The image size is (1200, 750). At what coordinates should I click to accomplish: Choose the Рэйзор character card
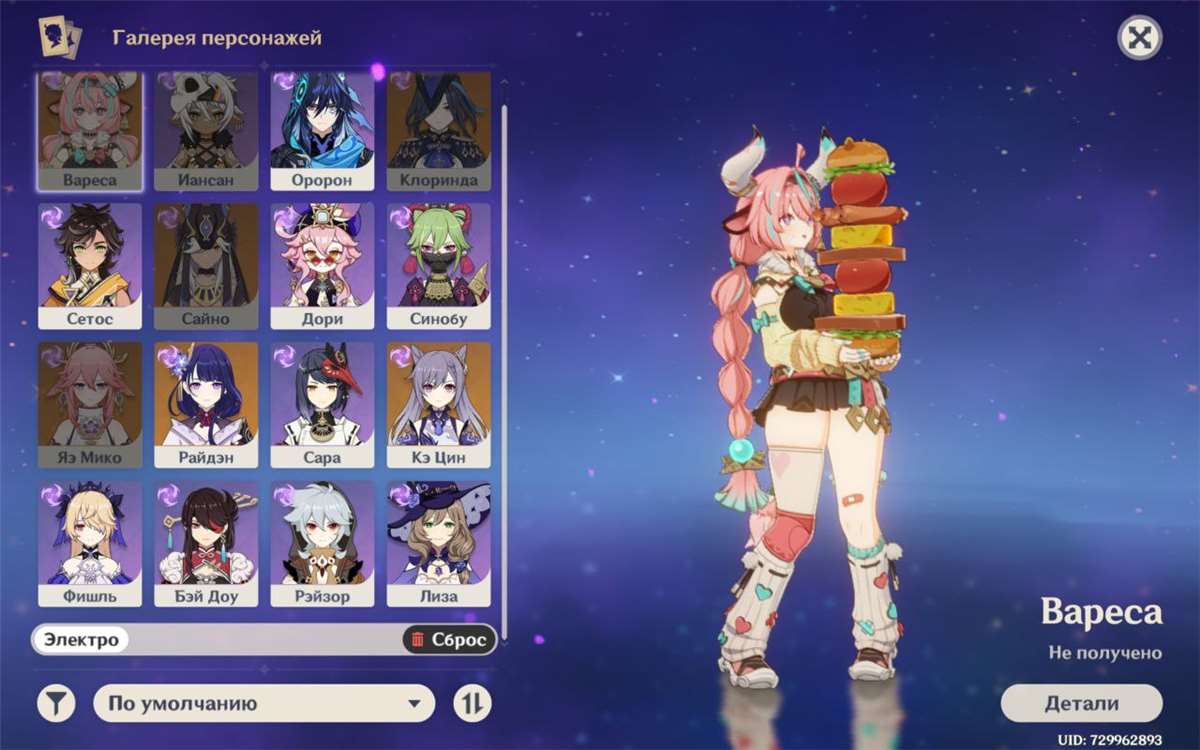[x=322, y=543]
